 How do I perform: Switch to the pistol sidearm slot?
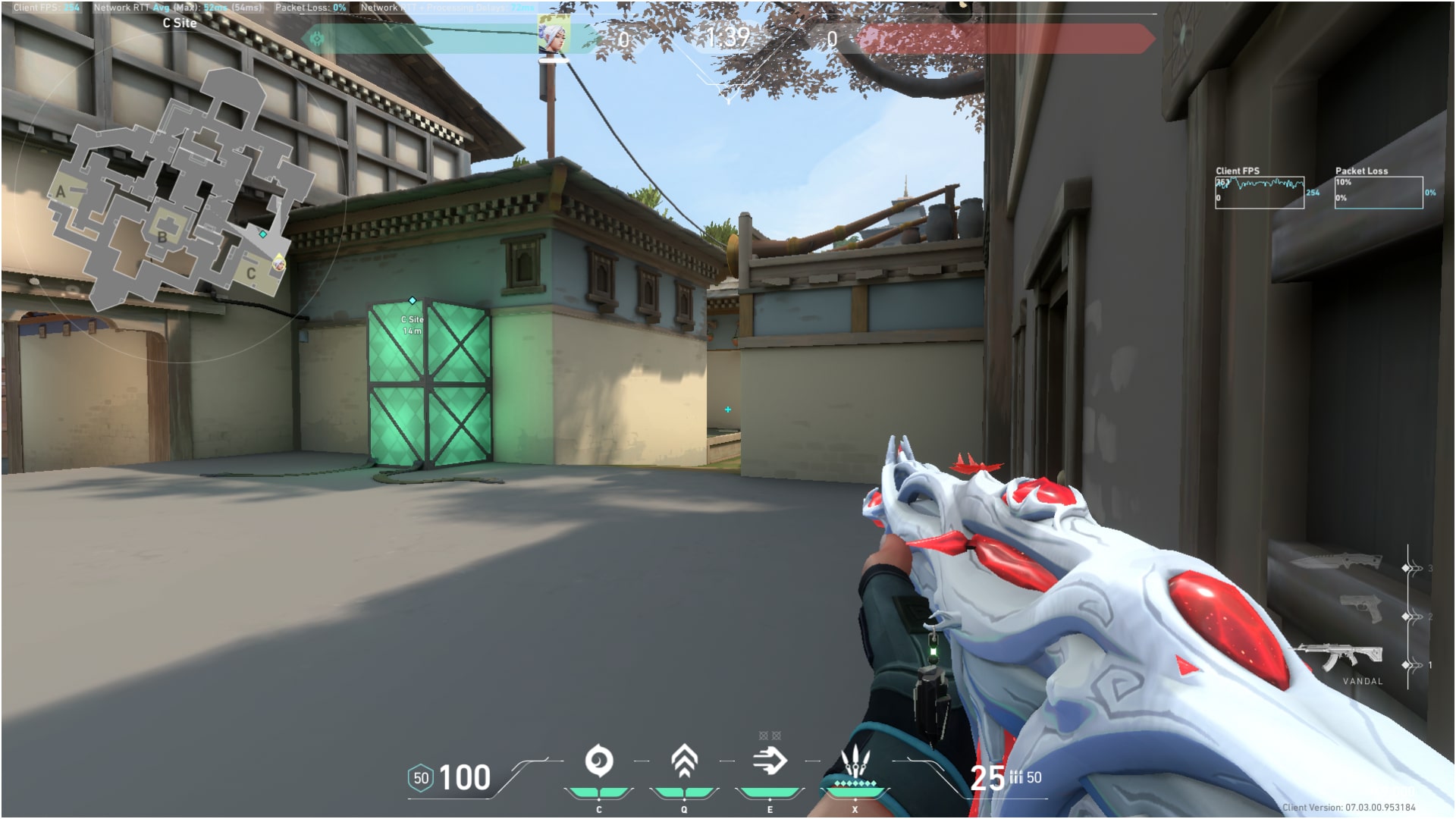tap(1360, 608)
